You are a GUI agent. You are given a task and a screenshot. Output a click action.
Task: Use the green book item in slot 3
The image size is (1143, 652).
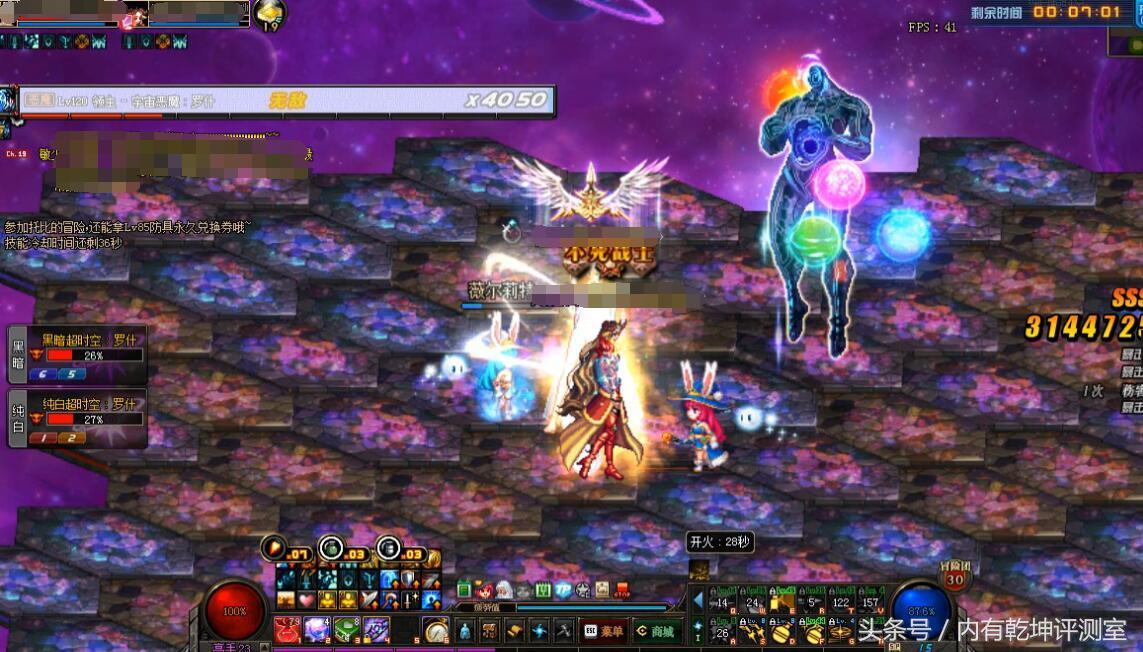(346, 630)
